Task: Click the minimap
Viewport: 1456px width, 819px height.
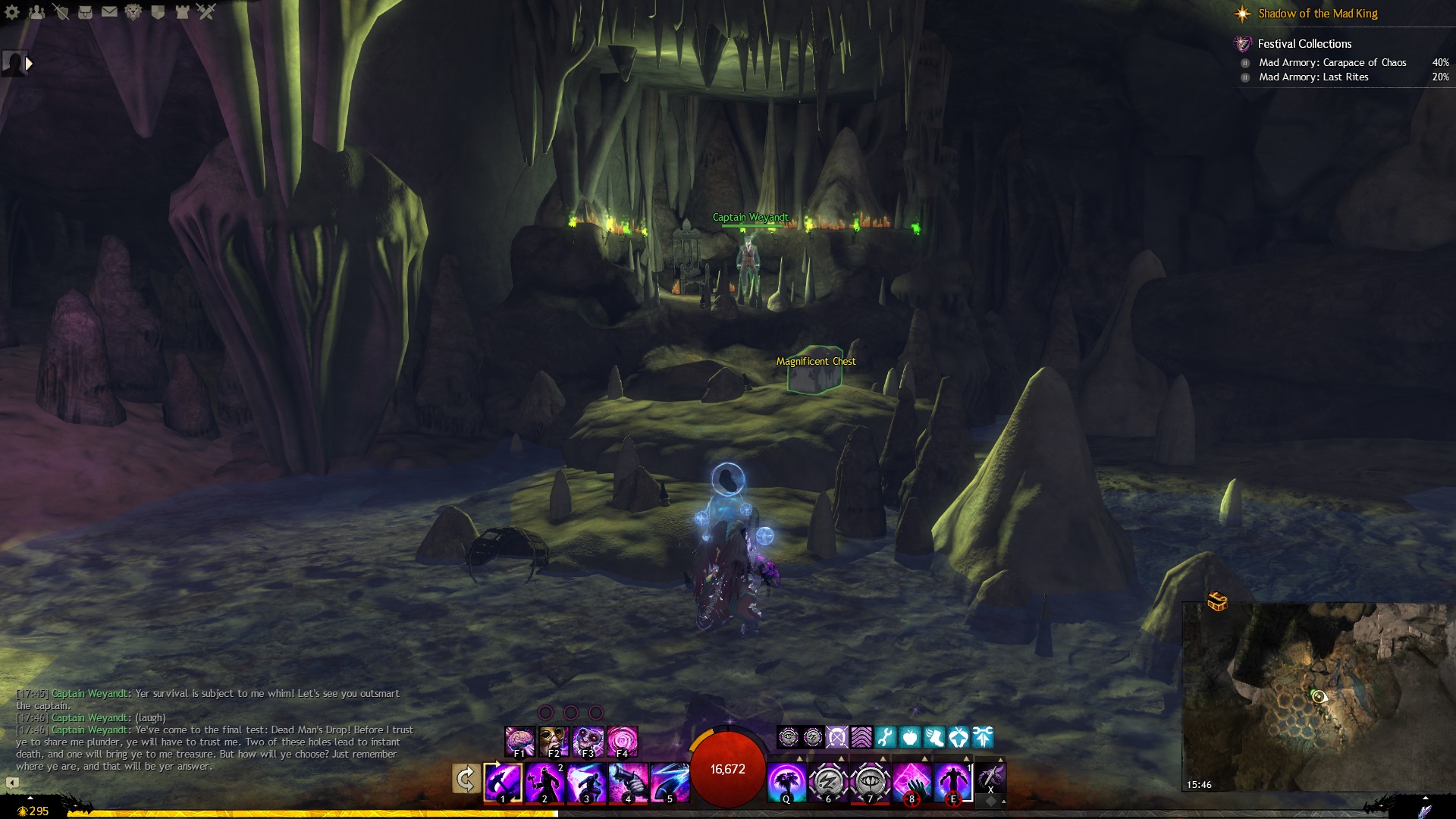Action: [x=1319, y=698]
